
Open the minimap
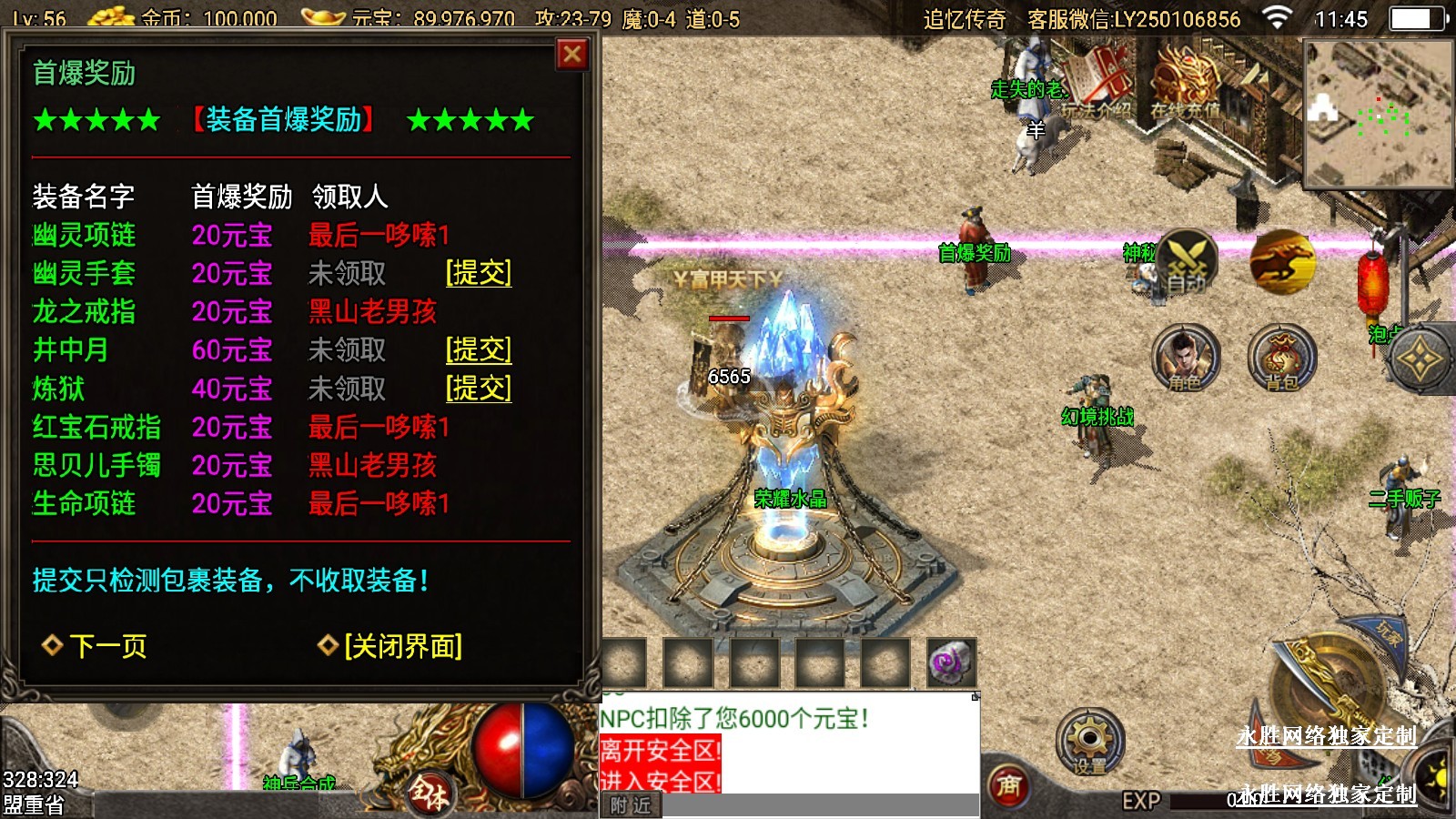(1378, 114)
